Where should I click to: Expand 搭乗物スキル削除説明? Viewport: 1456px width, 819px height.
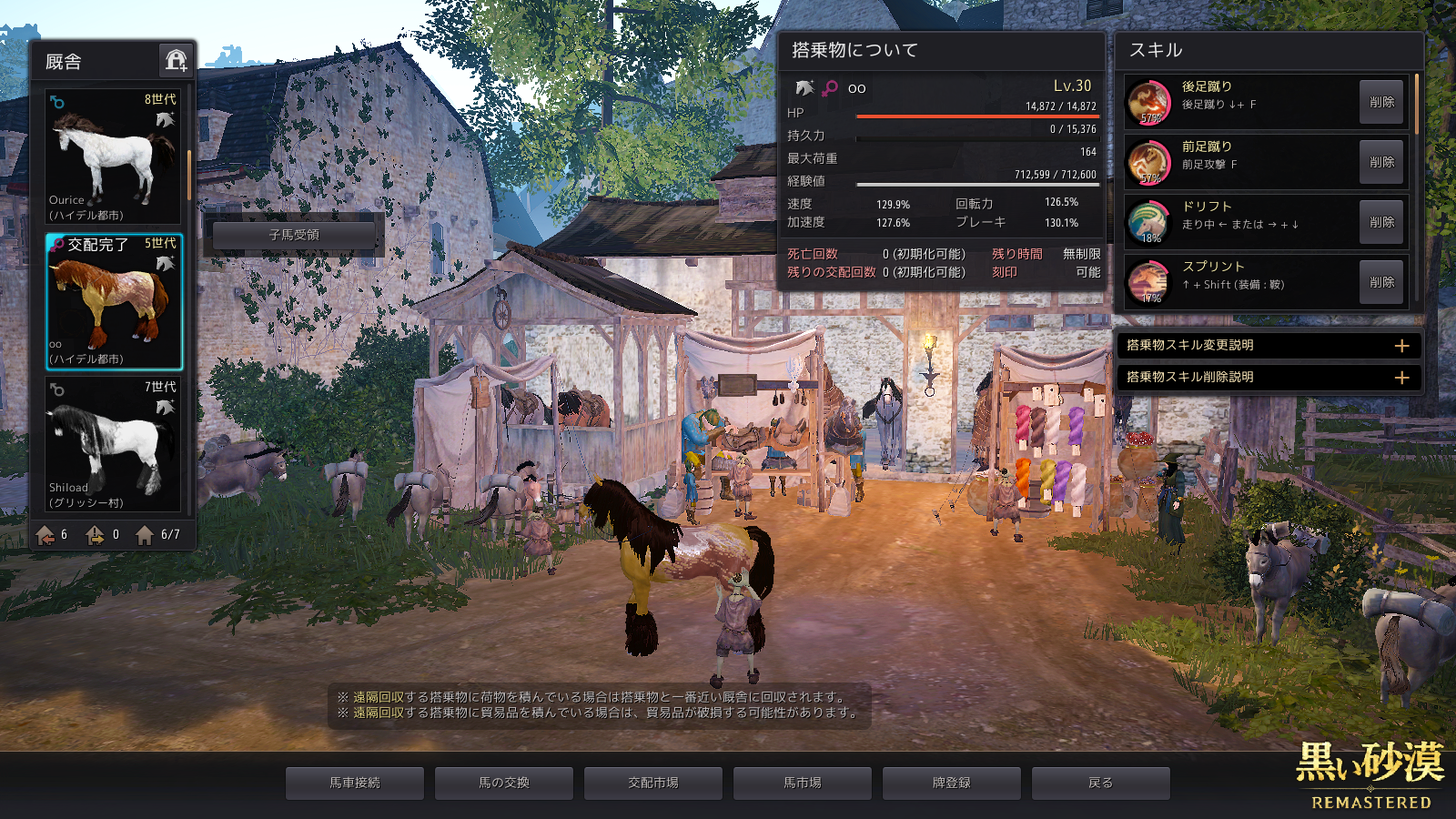(x=1401, y=378)
